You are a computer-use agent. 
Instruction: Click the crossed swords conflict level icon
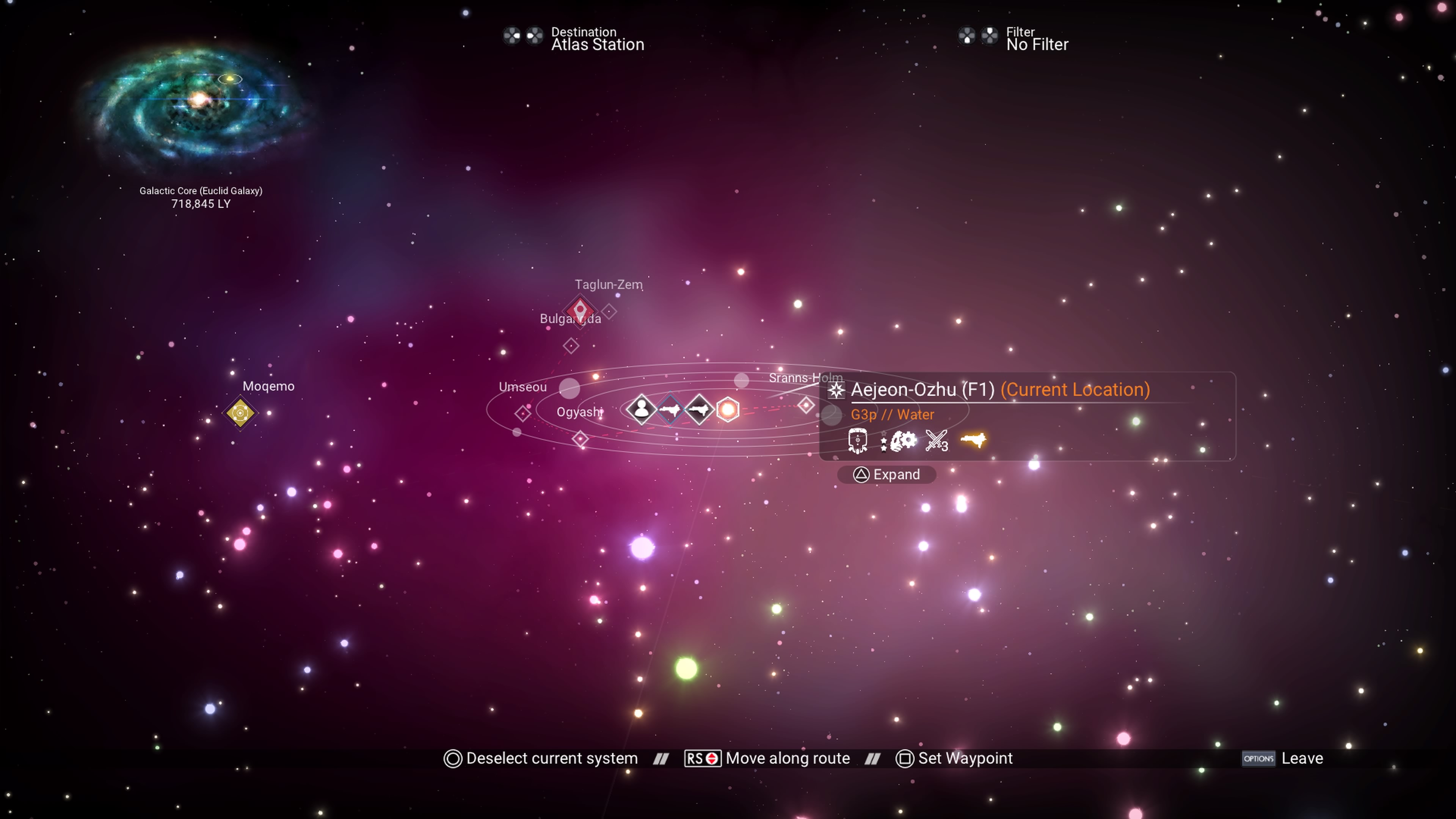point(936,441)
